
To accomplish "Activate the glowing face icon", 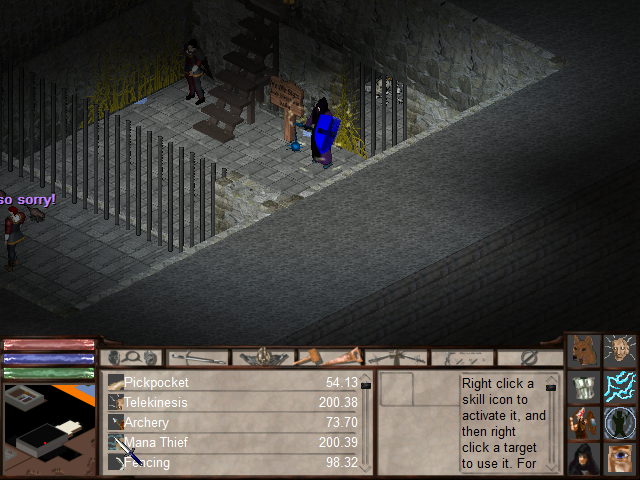I will 621,351.
